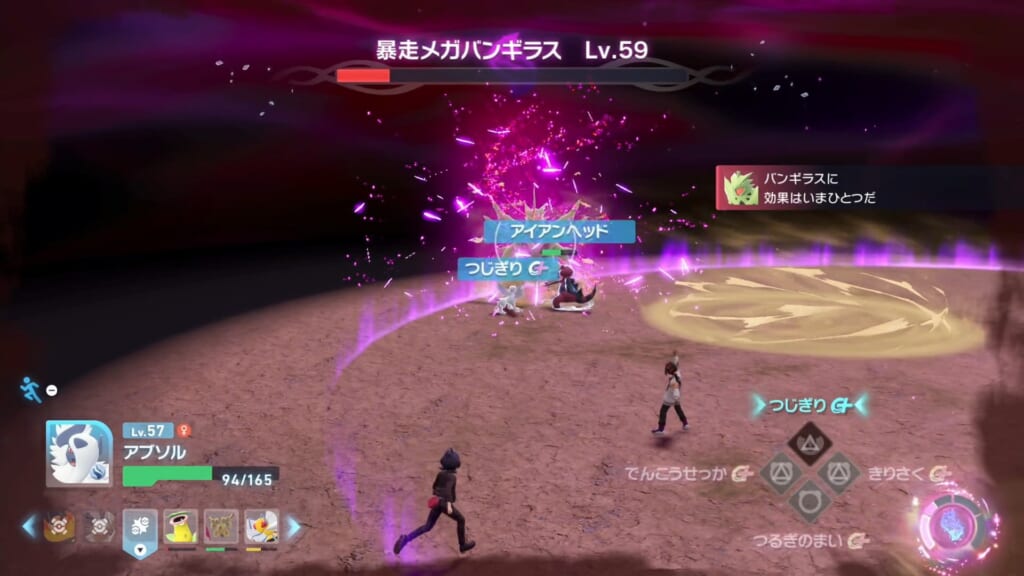Select the highlighted Absol party slot
Image resolution: width=1024 pixels, height=576 pixels.
point(140,527)
